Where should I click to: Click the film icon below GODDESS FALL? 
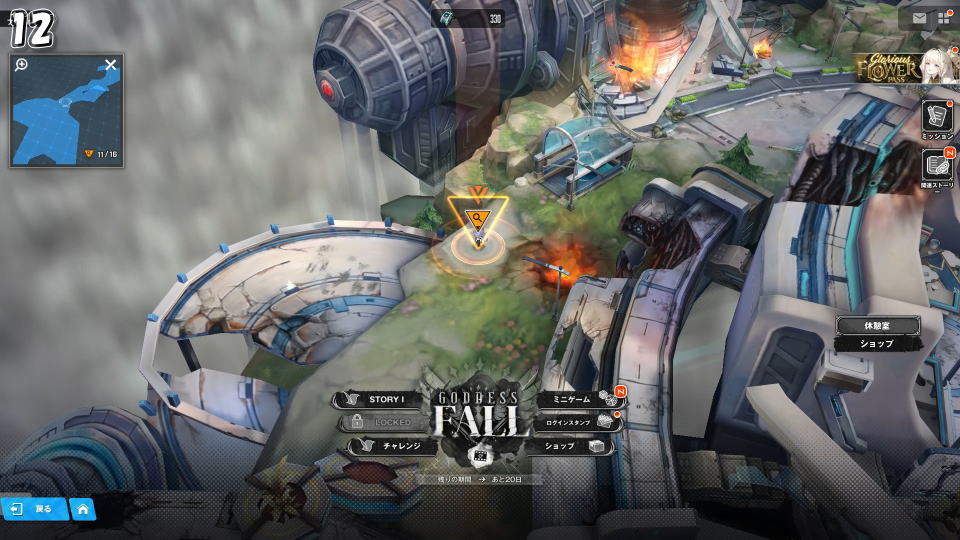479,455
